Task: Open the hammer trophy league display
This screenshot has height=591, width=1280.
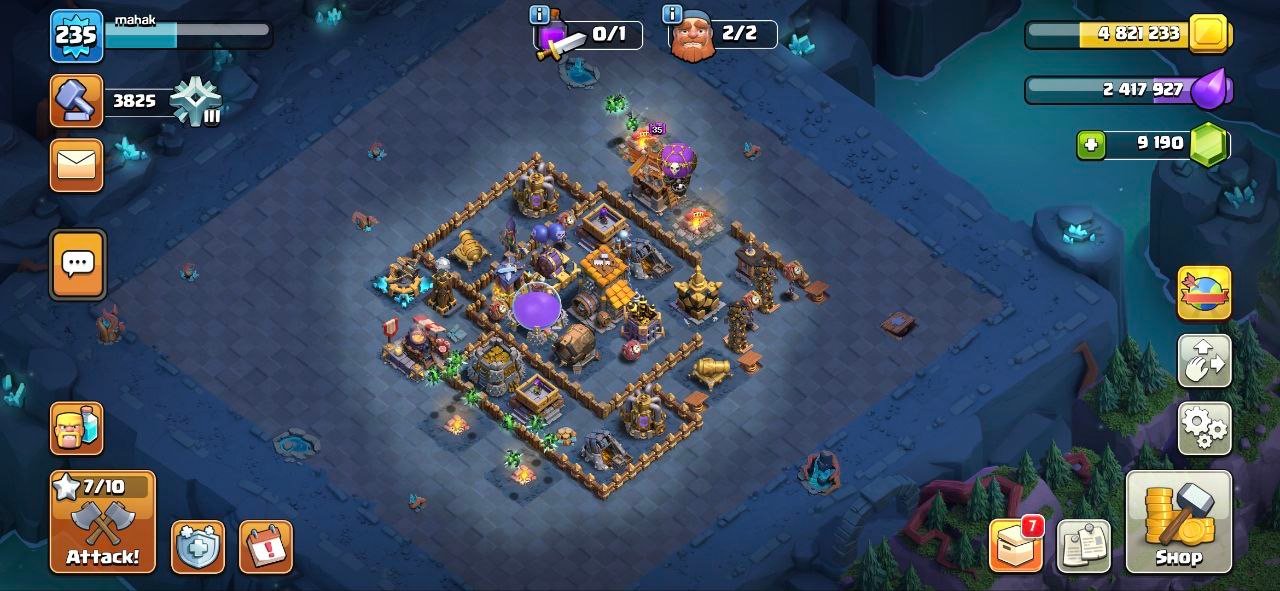Action: click(77, 101)
